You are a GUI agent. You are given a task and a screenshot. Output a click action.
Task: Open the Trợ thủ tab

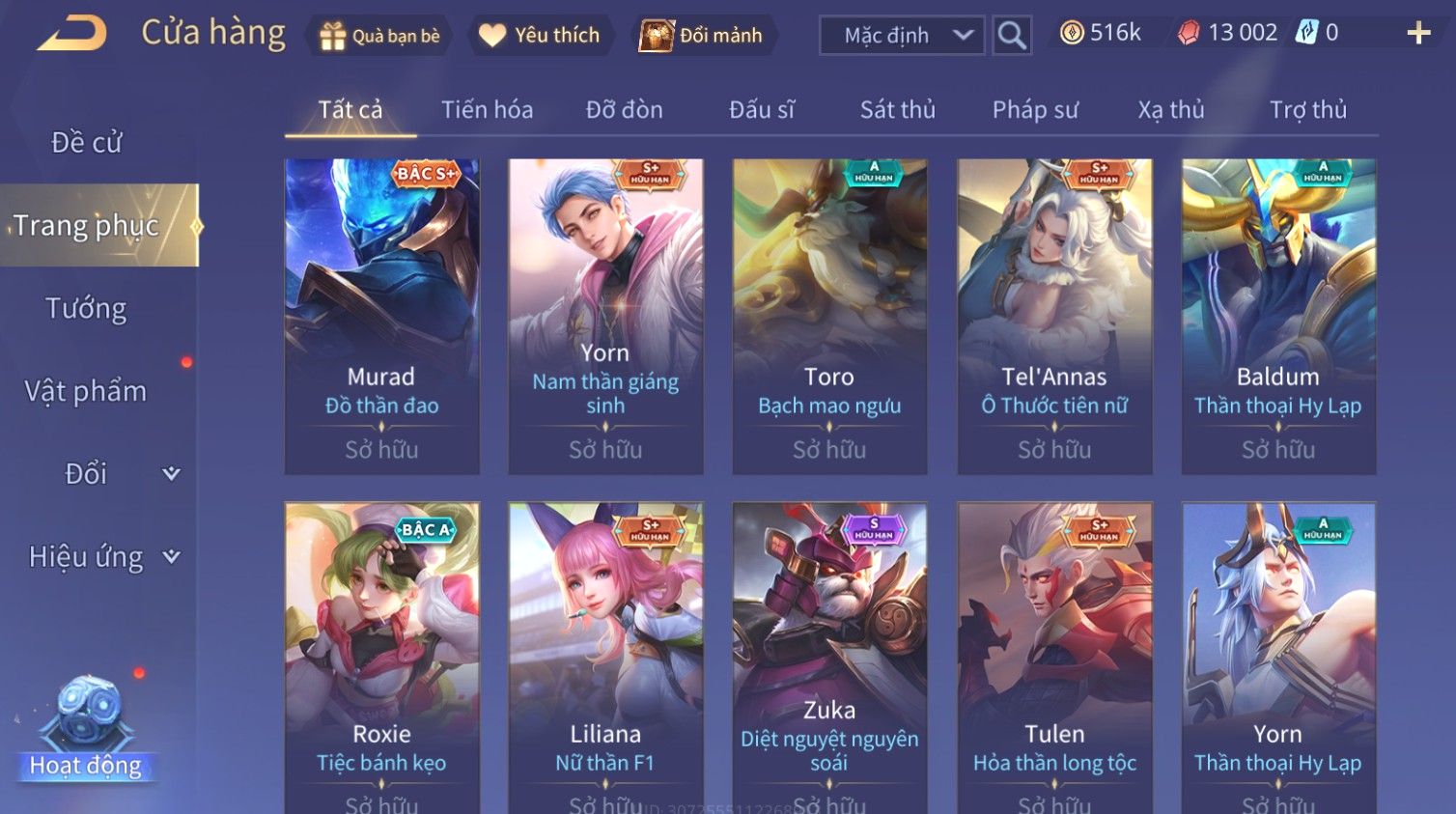(1307, 110)
